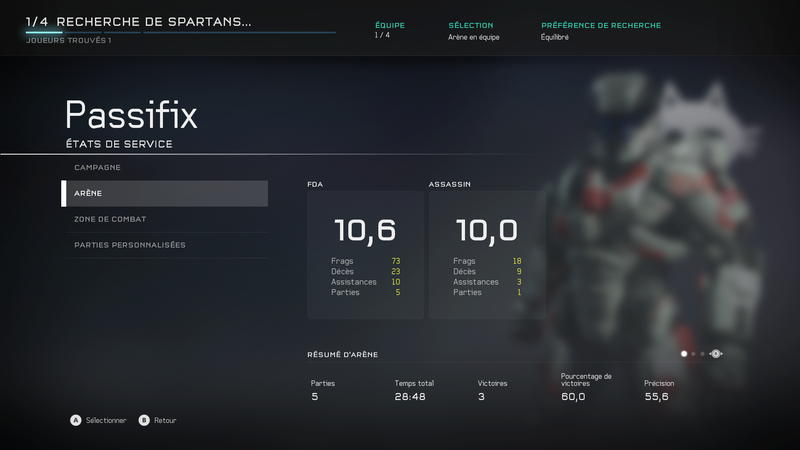800x450 pixels.
Task: Select the FDA stats card
Action: pyautogui.click(x=365, y=255)
